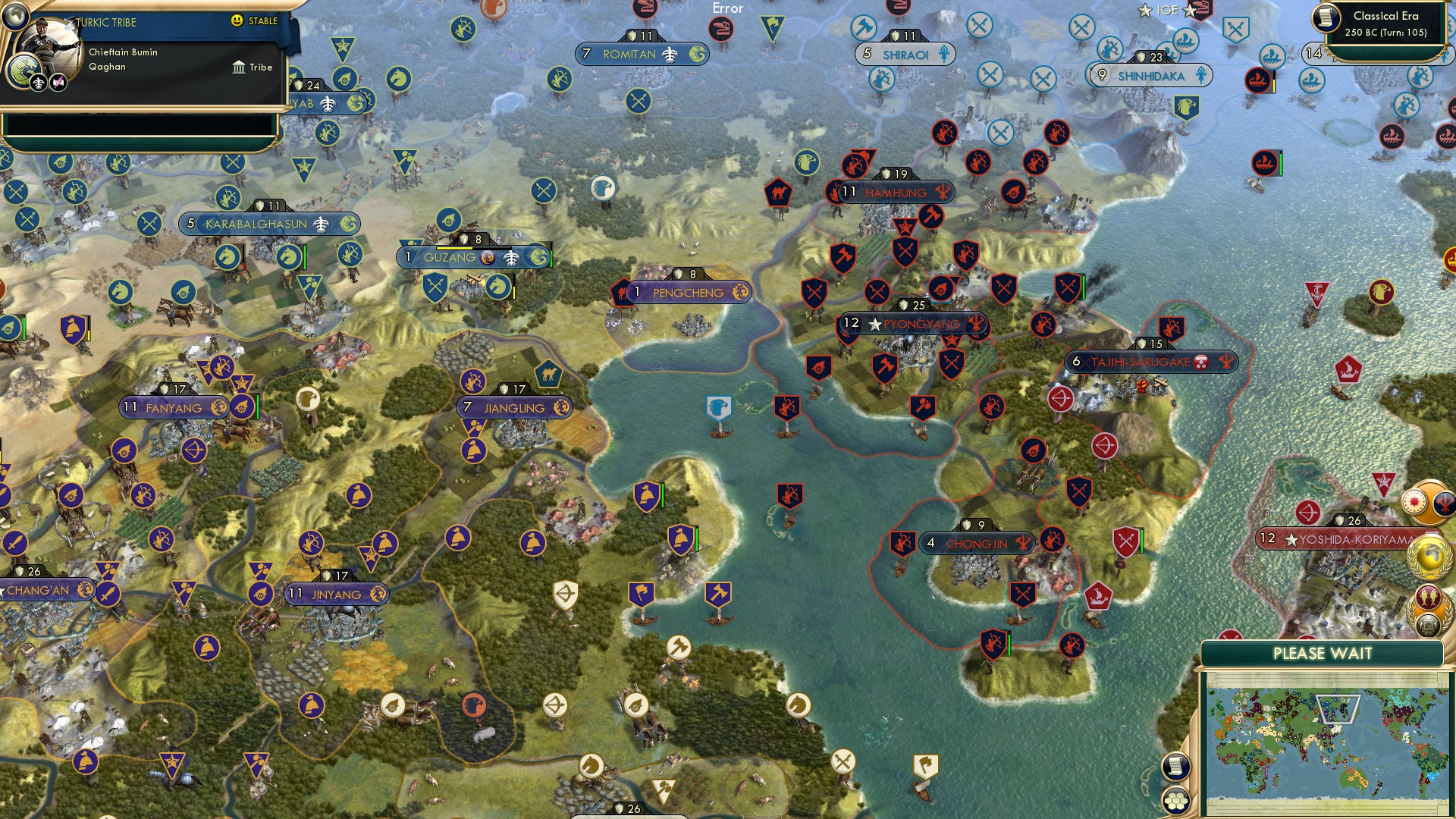
Task: Click the STABLE smiley happiness indicator
Action: pyautogui.click(x=237, y=21)
